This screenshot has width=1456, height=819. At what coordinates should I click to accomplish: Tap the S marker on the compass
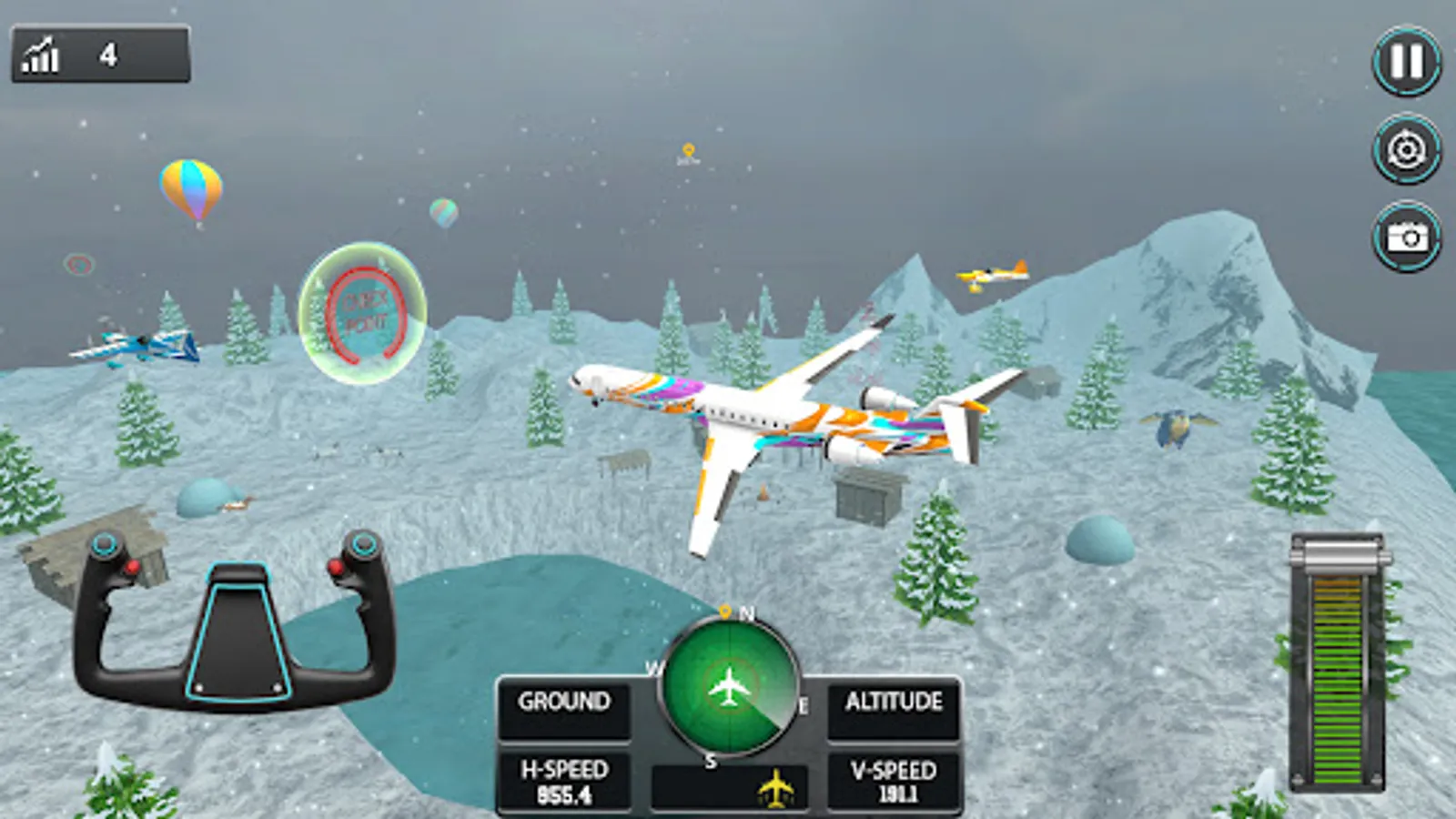pos(713,761)
